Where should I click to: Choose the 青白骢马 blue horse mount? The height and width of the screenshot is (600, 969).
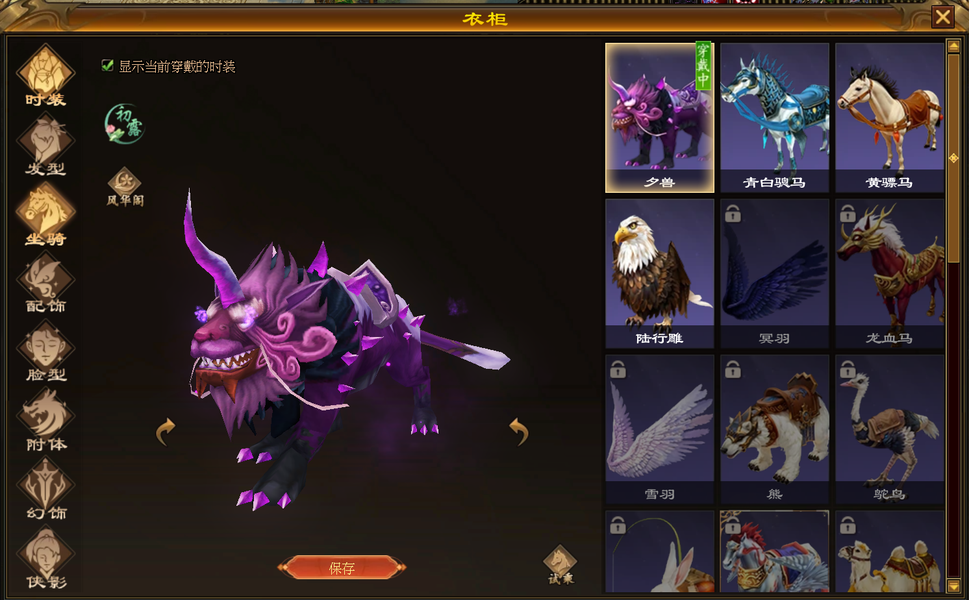[775, 117]
